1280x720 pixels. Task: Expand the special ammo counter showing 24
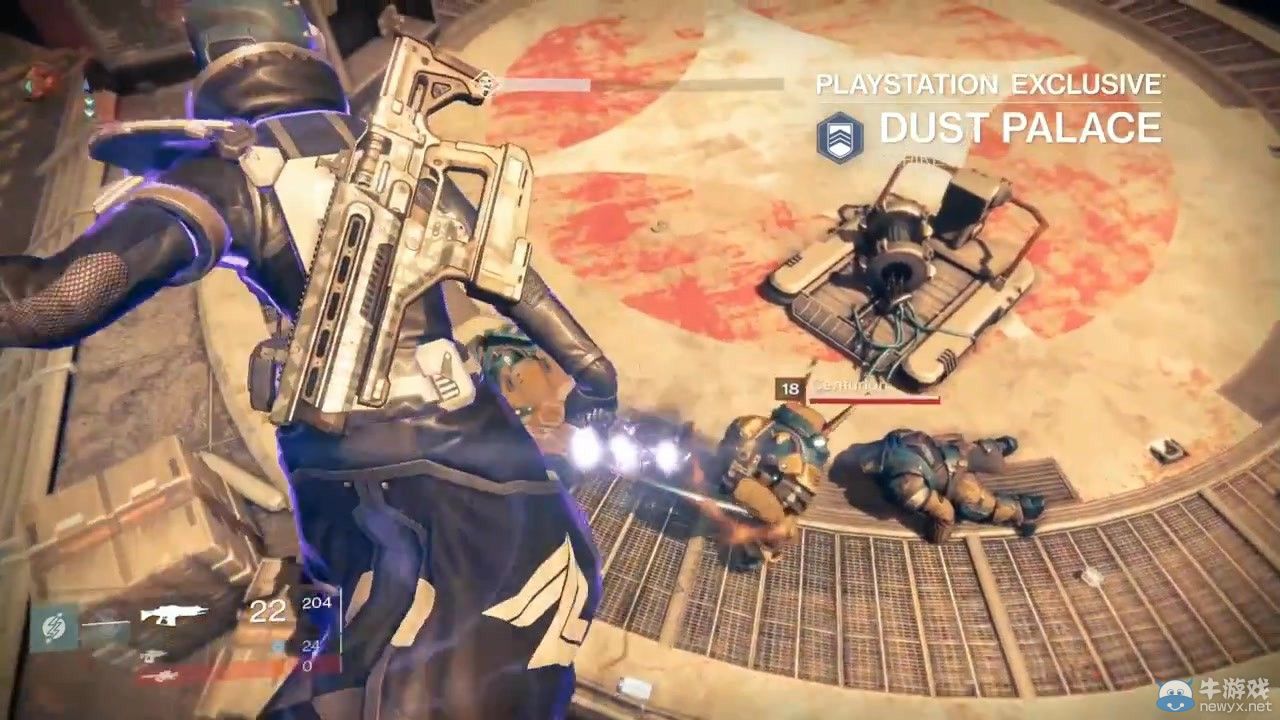pos(313,643)
